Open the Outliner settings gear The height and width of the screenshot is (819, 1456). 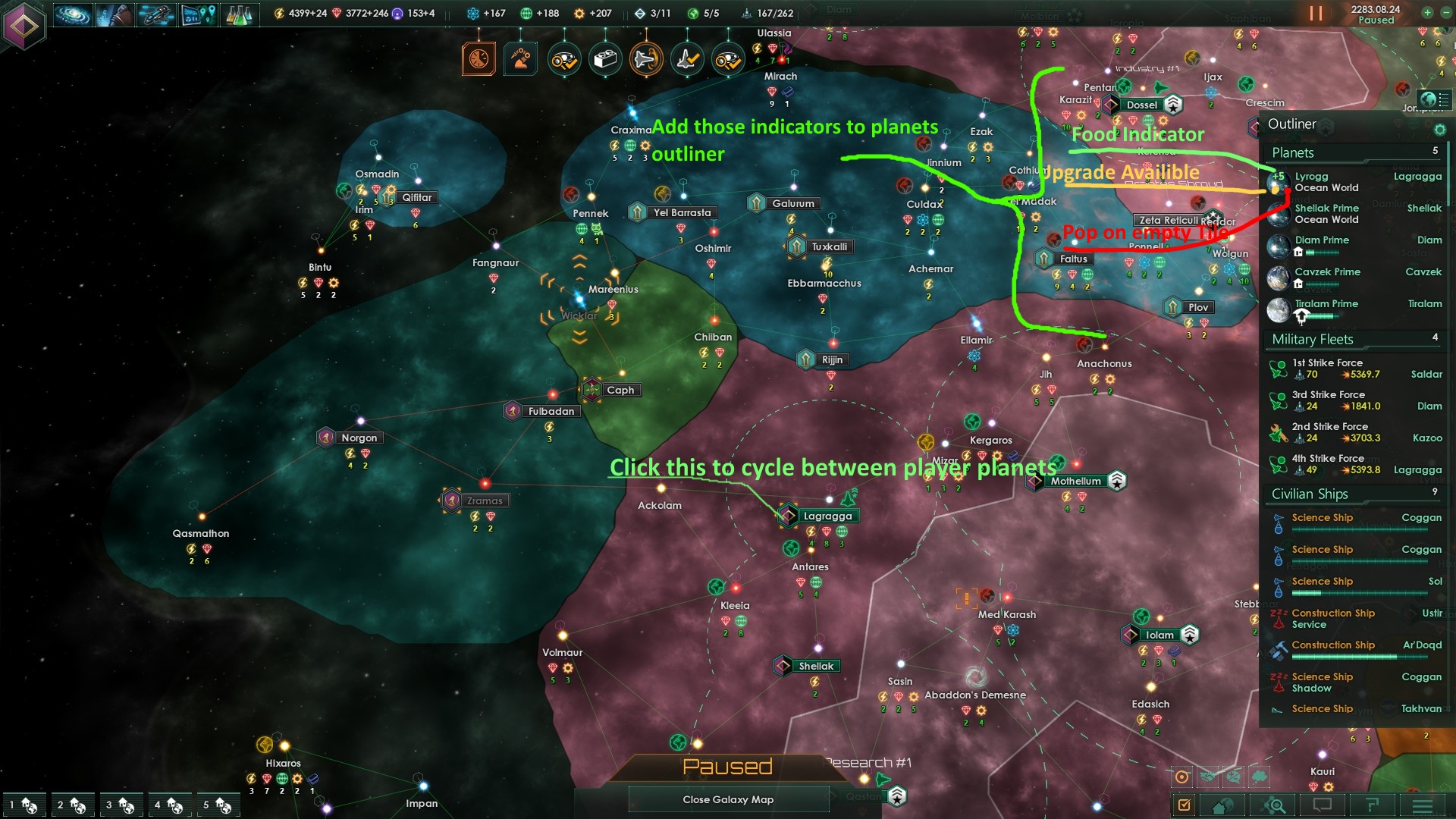[x=1440, y=129]
